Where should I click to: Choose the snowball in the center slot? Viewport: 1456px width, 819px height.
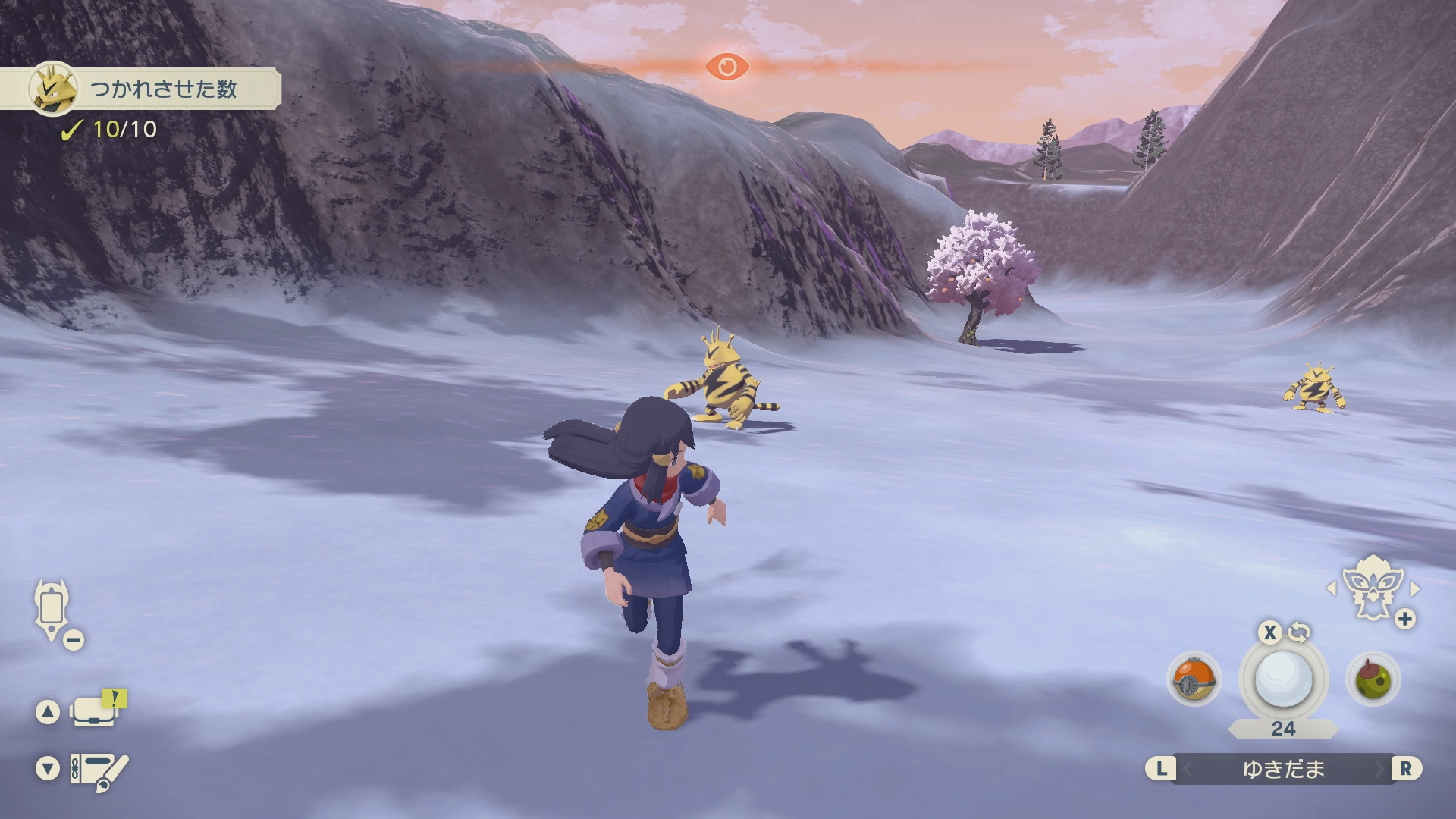1283,679
